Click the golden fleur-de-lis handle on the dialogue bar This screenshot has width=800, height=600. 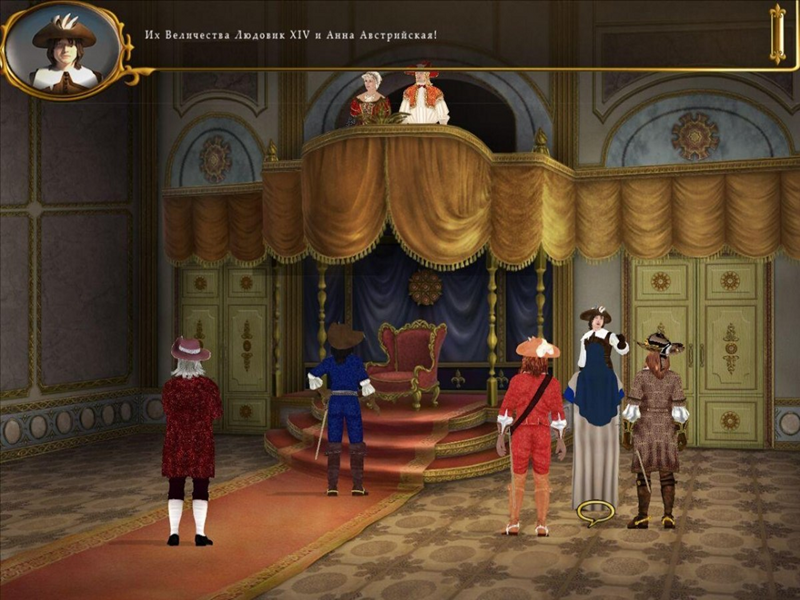click(777, 34)
